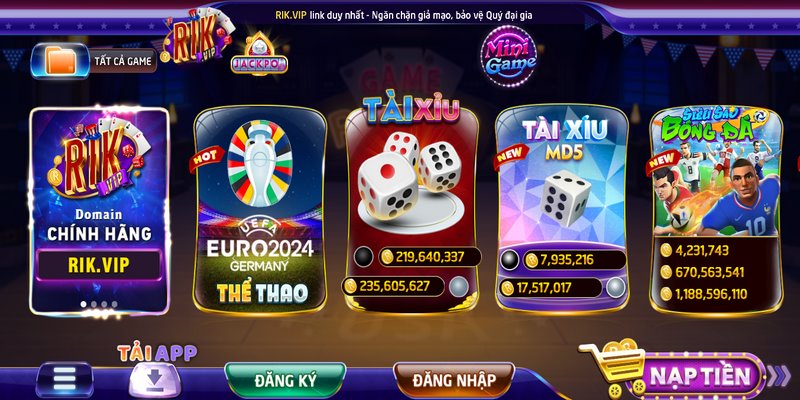Open the RIK.VIP Chính Hãng domain banner

pyautogui.click(x=98, y=205)
